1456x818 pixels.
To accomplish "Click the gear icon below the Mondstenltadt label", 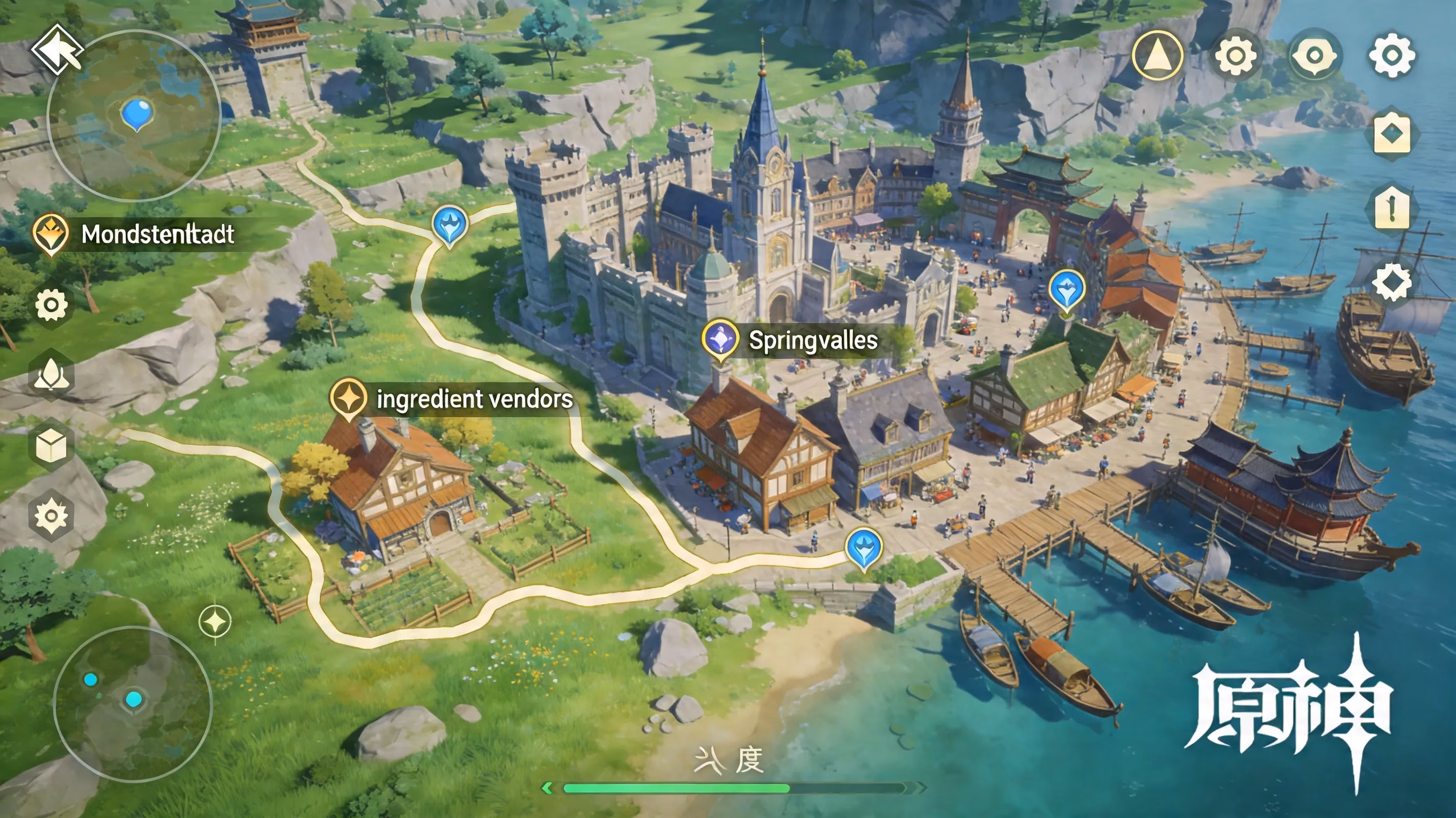I will pos(51,305).
